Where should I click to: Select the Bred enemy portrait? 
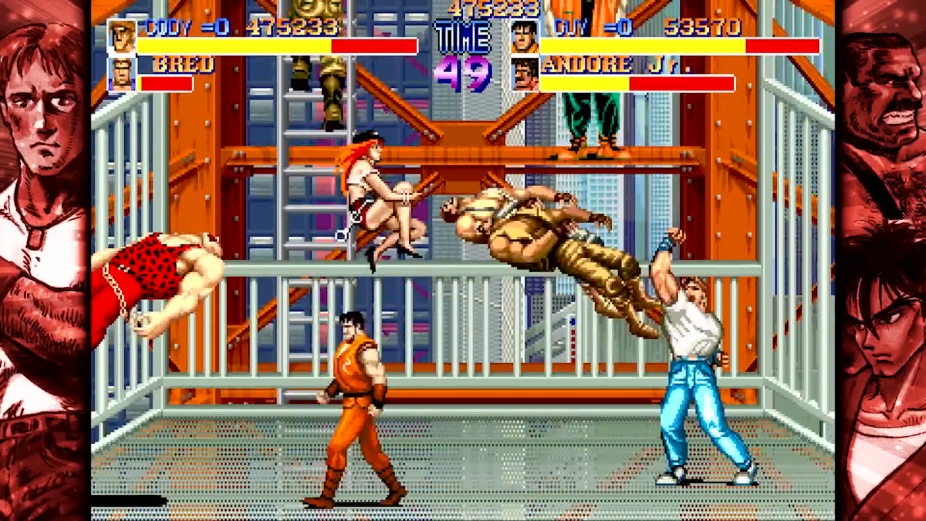pos(122,75)
